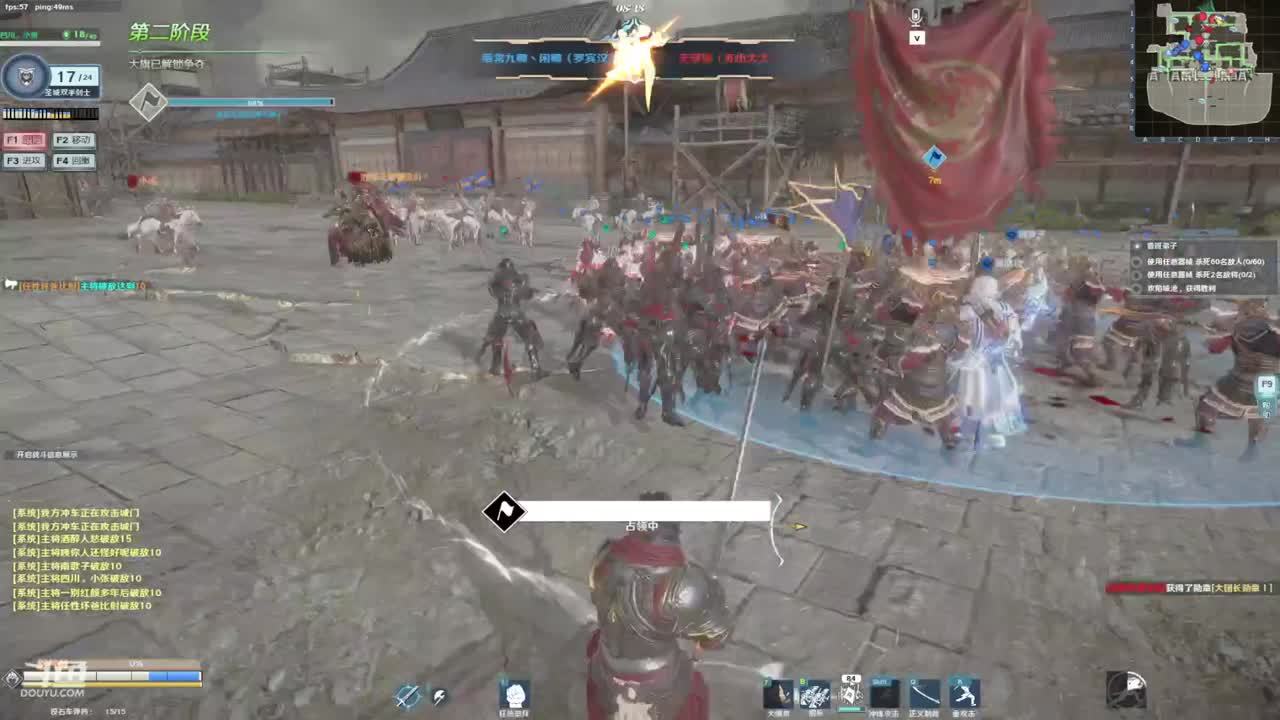Select the blue flag waypoint marker
This screenshot has height=720, width=1280.
click(934, 157)
